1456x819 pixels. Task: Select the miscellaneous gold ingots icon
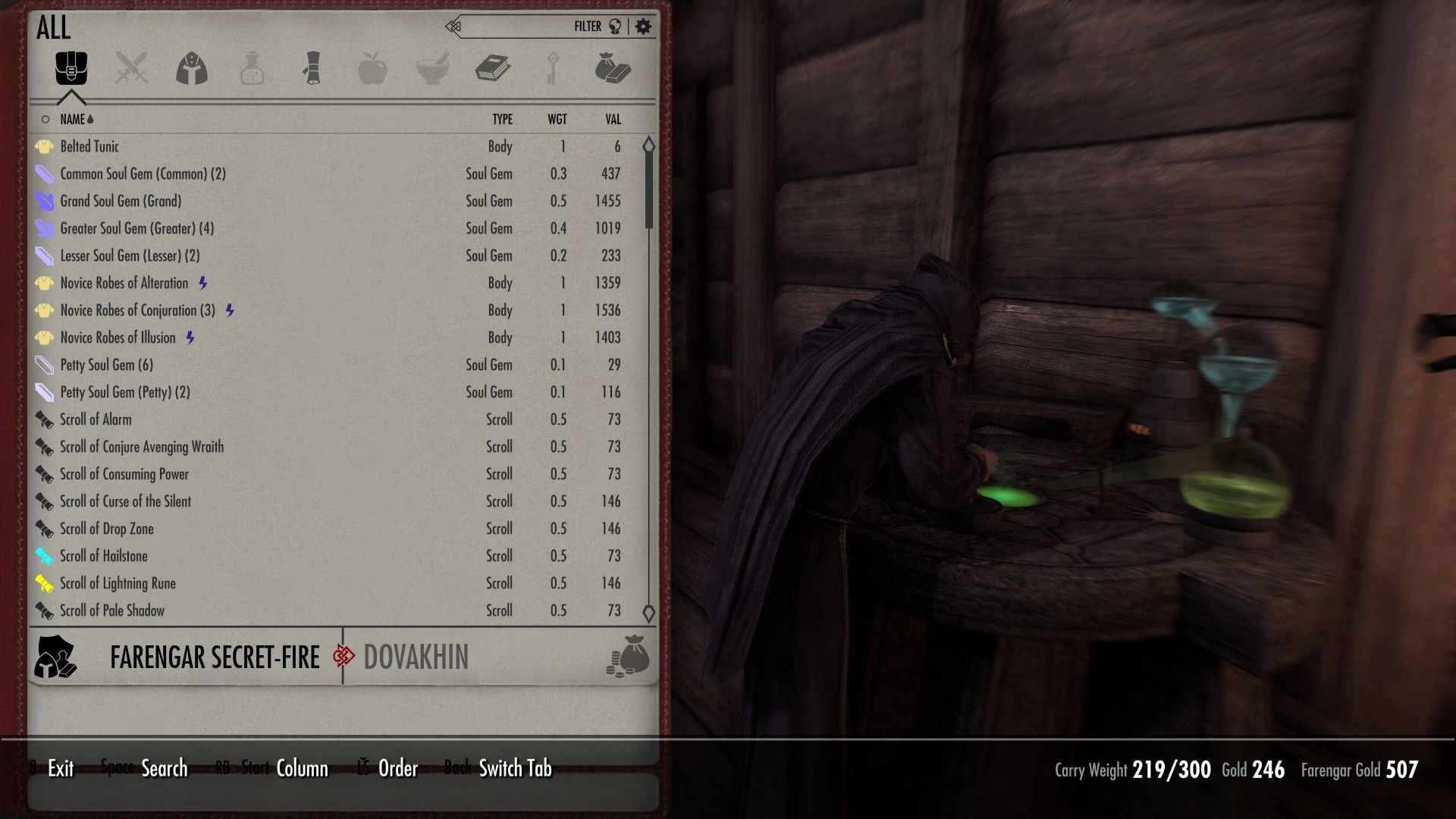pyautogui.click(x=613, y=68)
